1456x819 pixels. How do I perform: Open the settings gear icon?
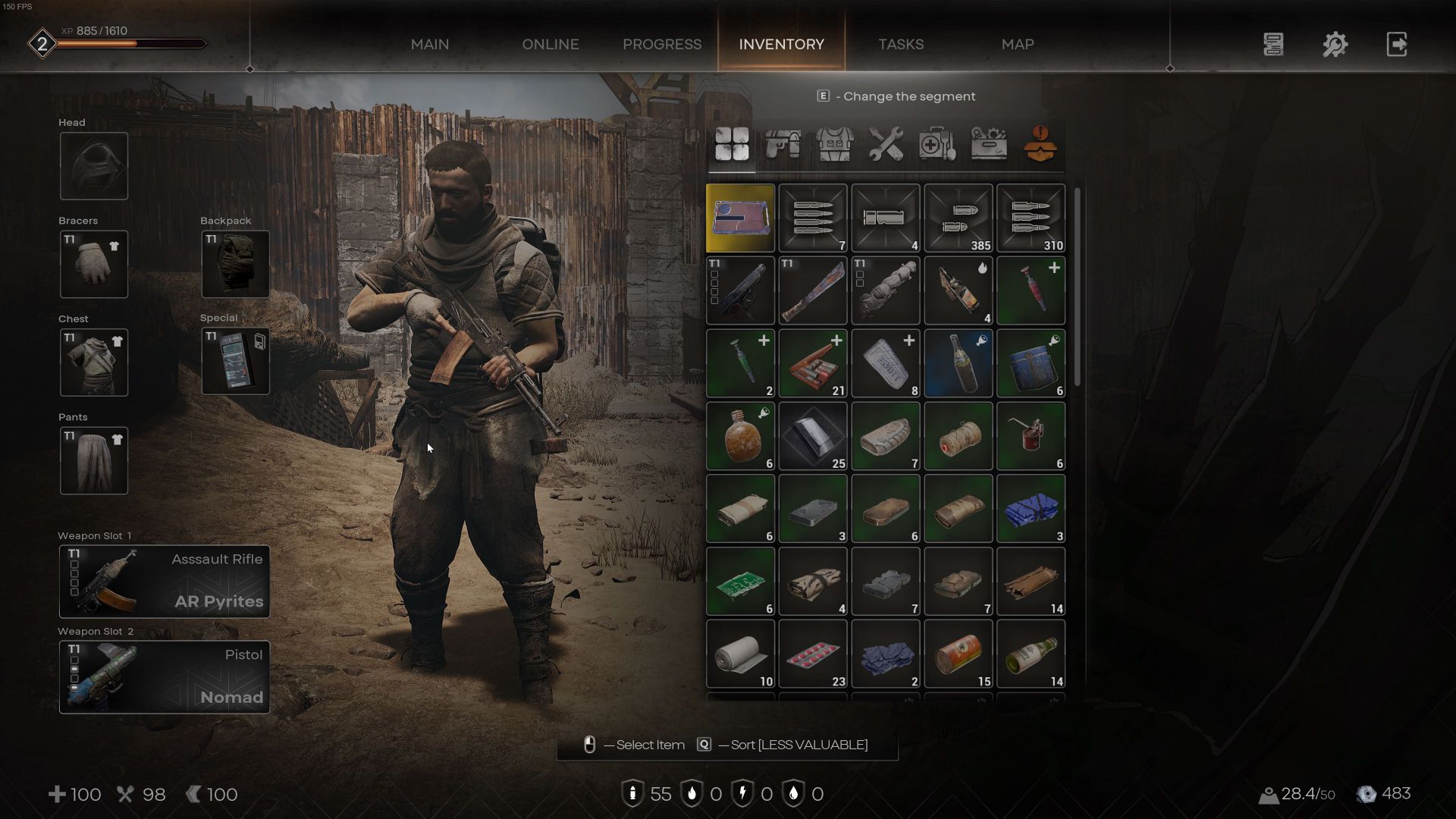pyautogui.click(x=1335, y=44)
